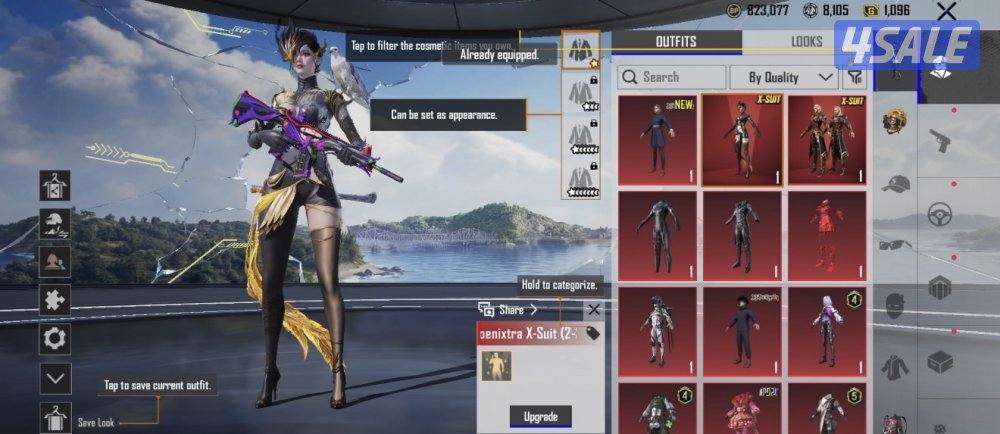This screenshot has width=1000, height=434.
Task: Expand the down-arrow chevron on left bar
Action: (54, 378)
